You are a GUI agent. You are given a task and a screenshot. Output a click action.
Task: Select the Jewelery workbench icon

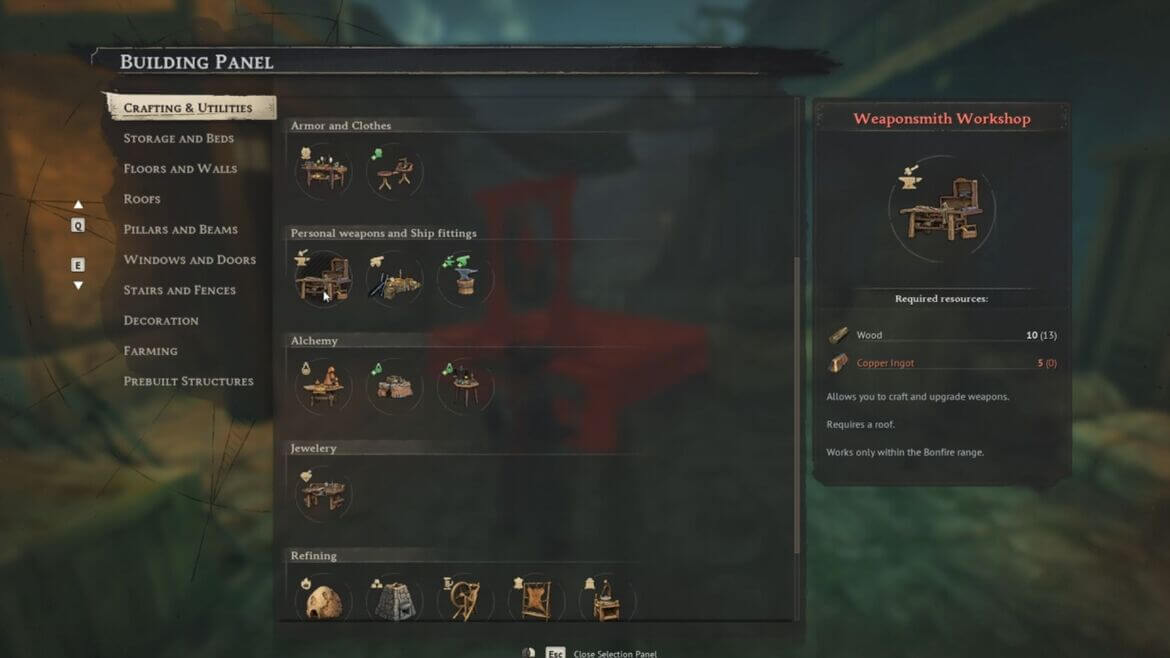tap(323, 491)
